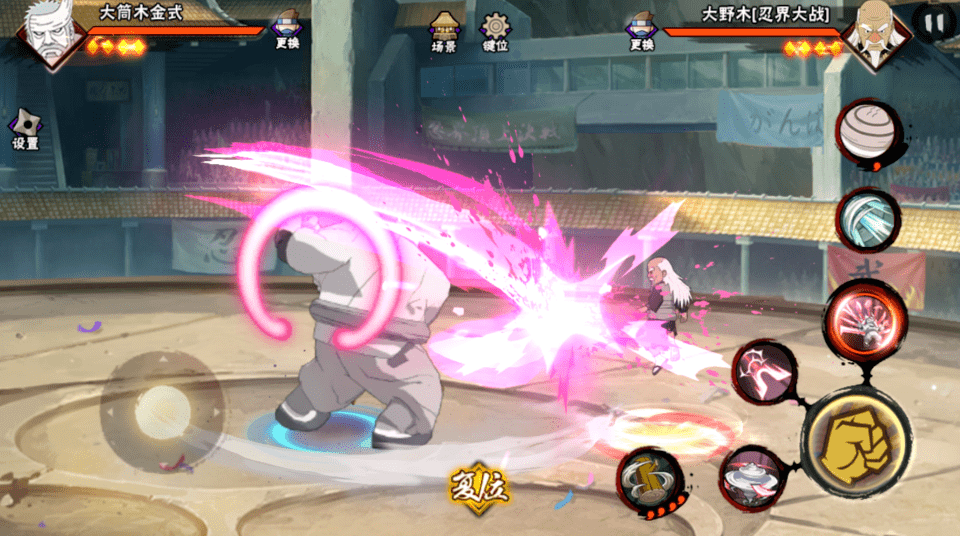960x536 pixels.
Task: Open the 设置 settings menu
Action: [x=25, y=131]
